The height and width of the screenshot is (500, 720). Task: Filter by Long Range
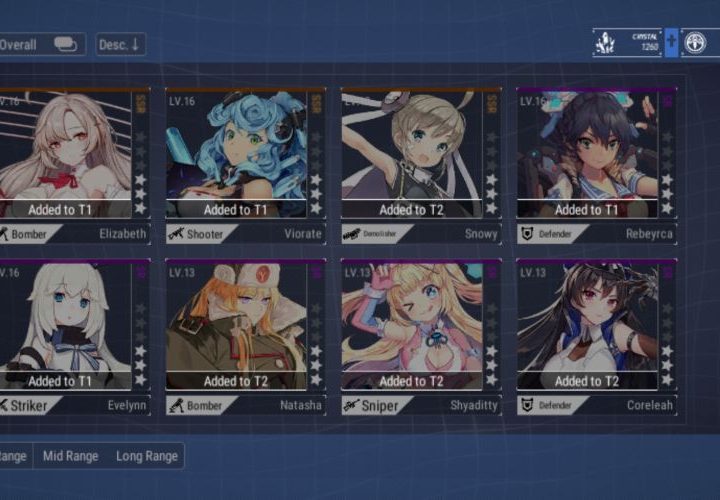146,456
